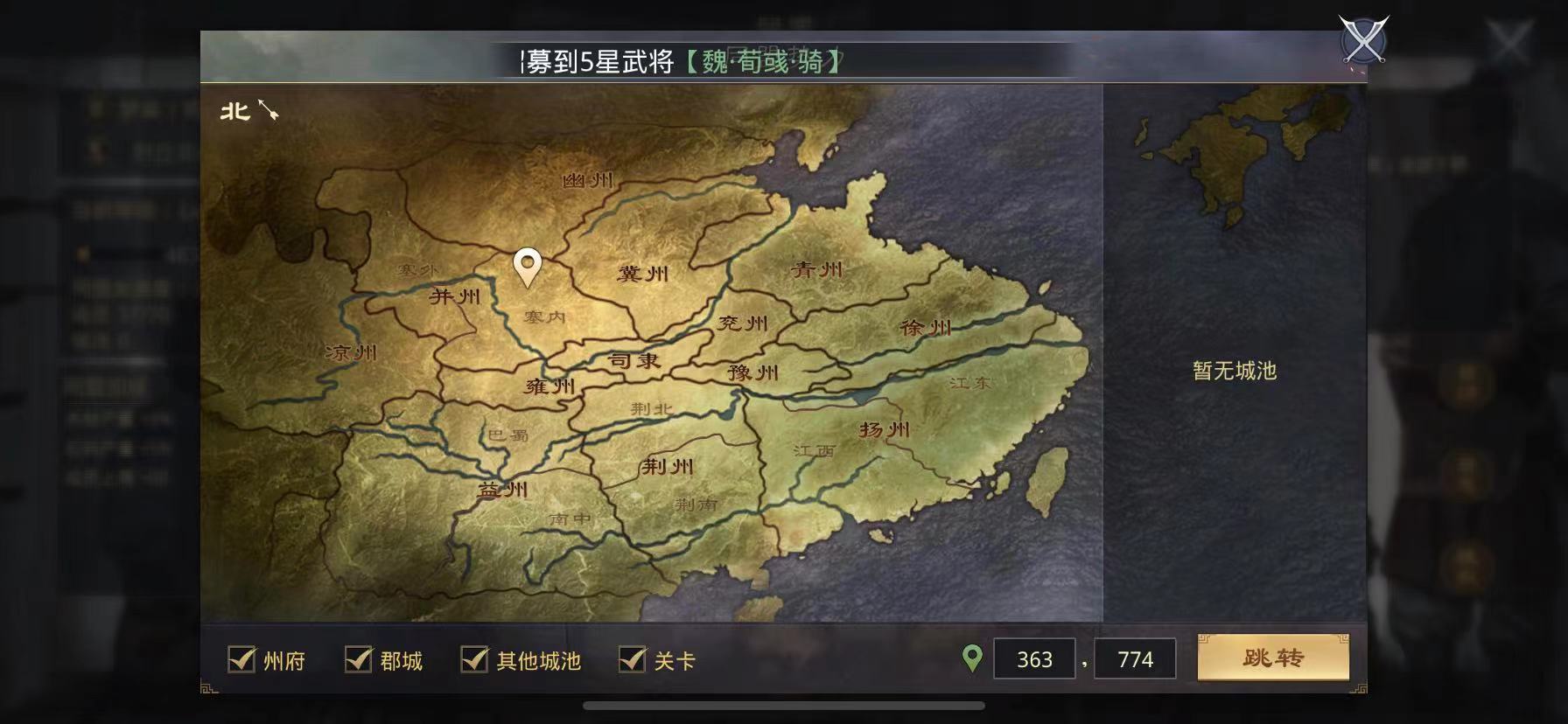Click the 暂无城池 panel text
The height and width of the screenshot is (724, 1568).
pyautogui.click(x=1236, y=371)
